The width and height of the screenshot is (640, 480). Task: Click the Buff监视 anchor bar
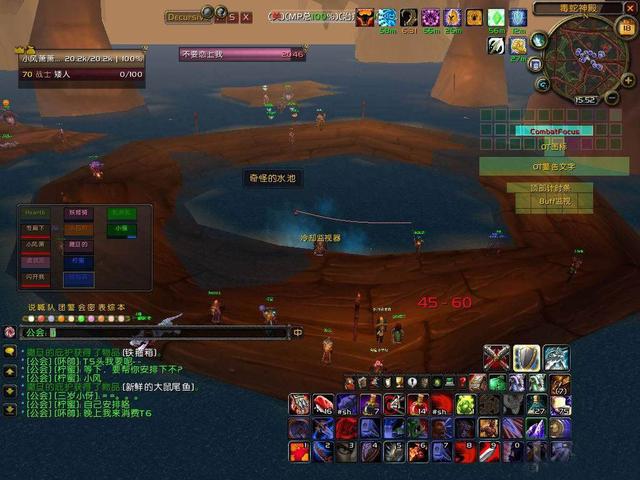tap(553, 201)
